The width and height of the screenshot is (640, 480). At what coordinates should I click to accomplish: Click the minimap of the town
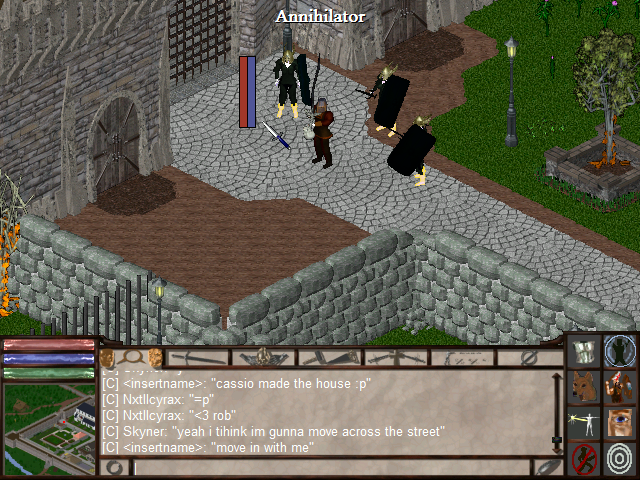click(49, 428)
